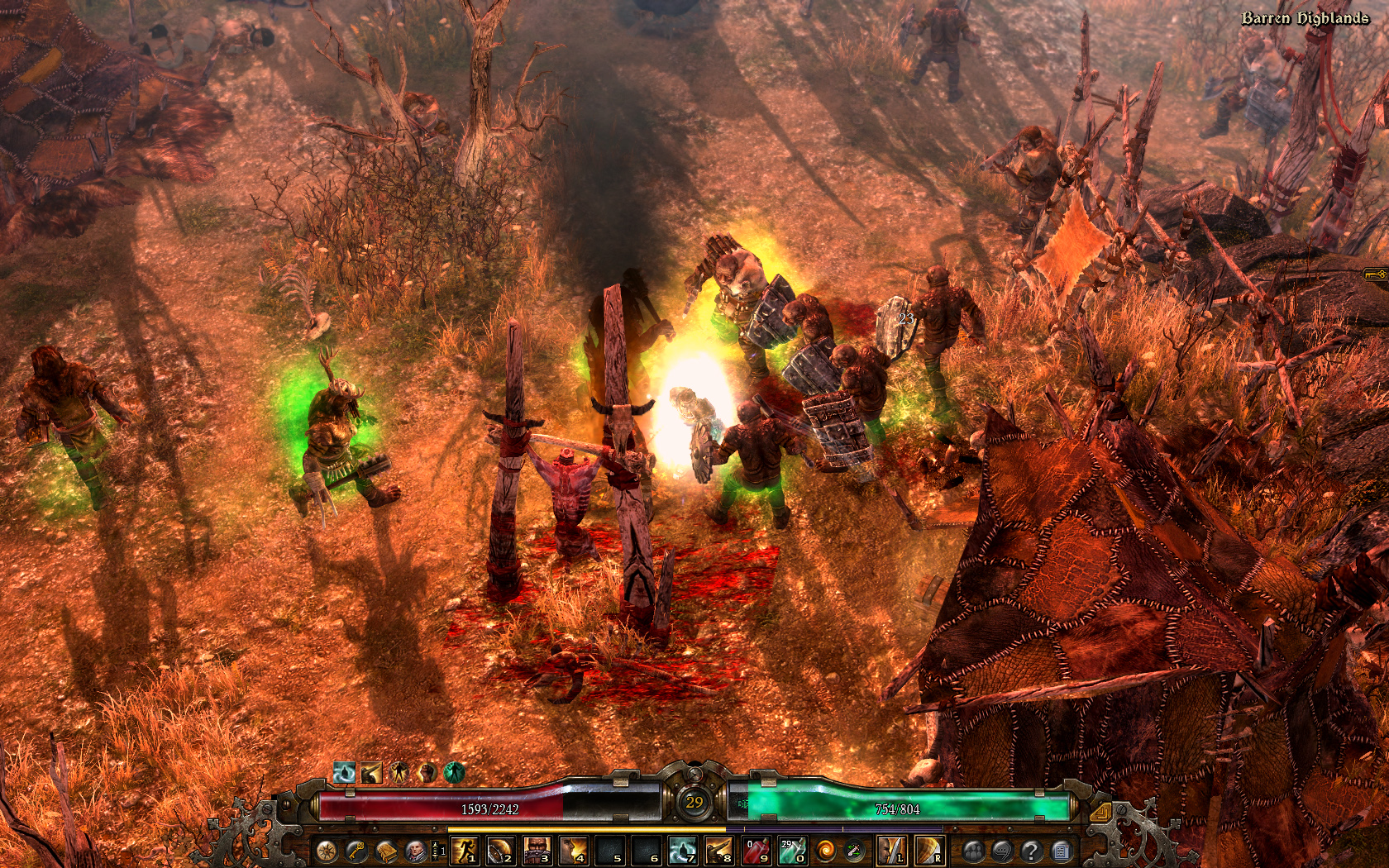Open the leather book journal button

(386, 850)
